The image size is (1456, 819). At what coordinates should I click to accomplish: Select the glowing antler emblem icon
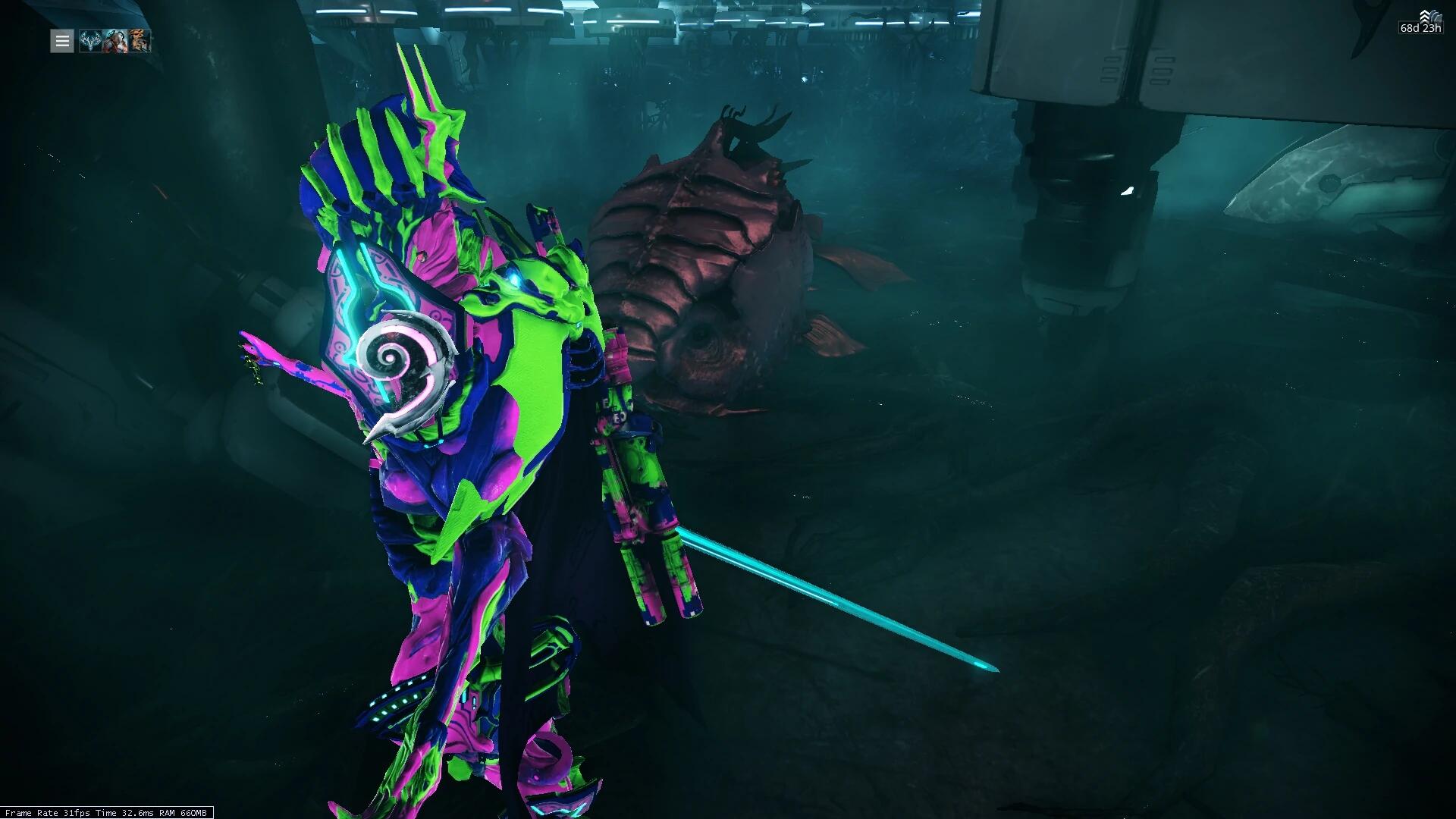point(90,41)
